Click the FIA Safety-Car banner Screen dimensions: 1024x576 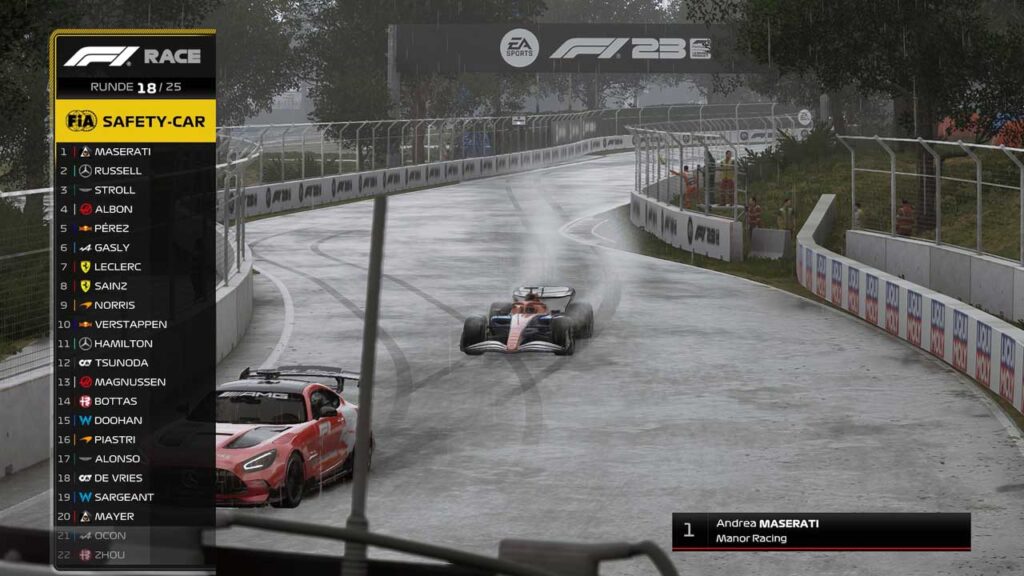(x=135, y=121)
